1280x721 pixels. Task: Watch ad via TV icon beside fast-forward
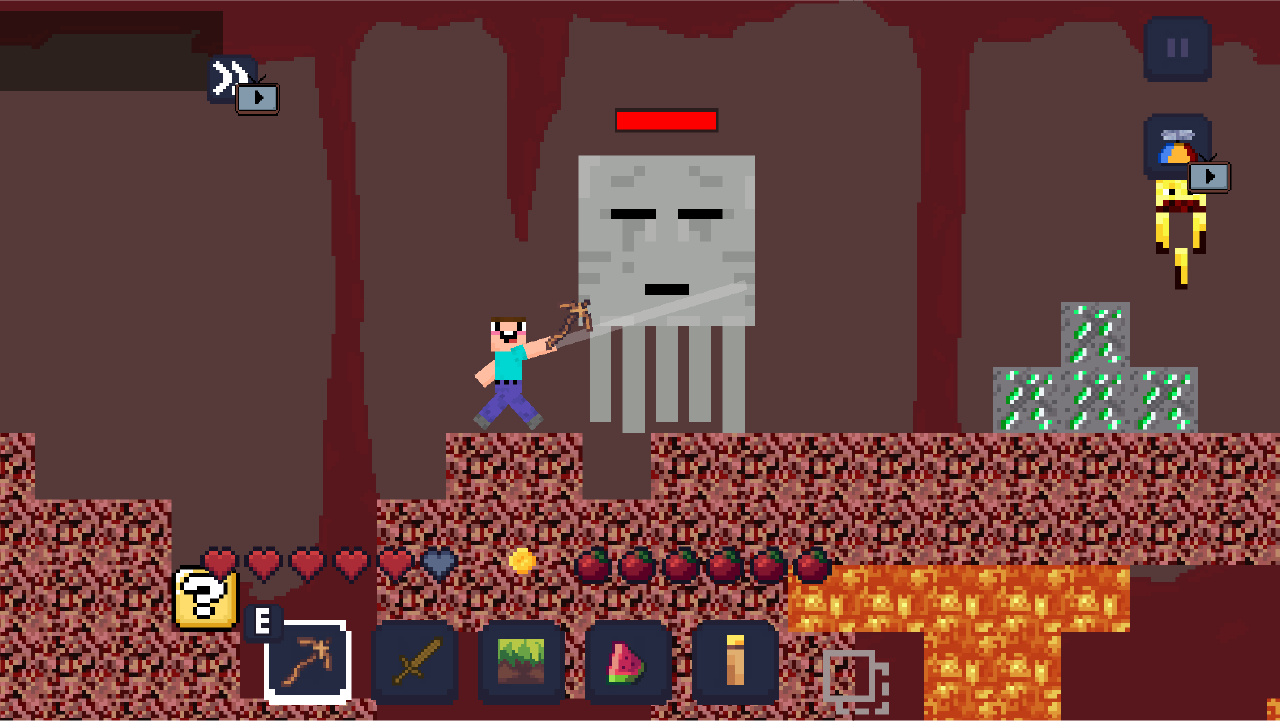(259, 98)
